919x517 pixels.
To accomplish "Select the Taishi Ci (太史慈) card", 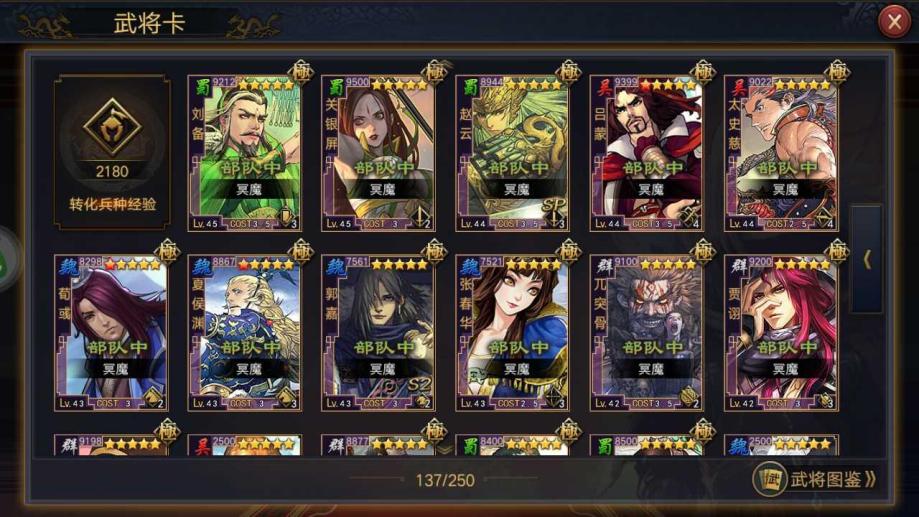I will [x=780, y=153].
